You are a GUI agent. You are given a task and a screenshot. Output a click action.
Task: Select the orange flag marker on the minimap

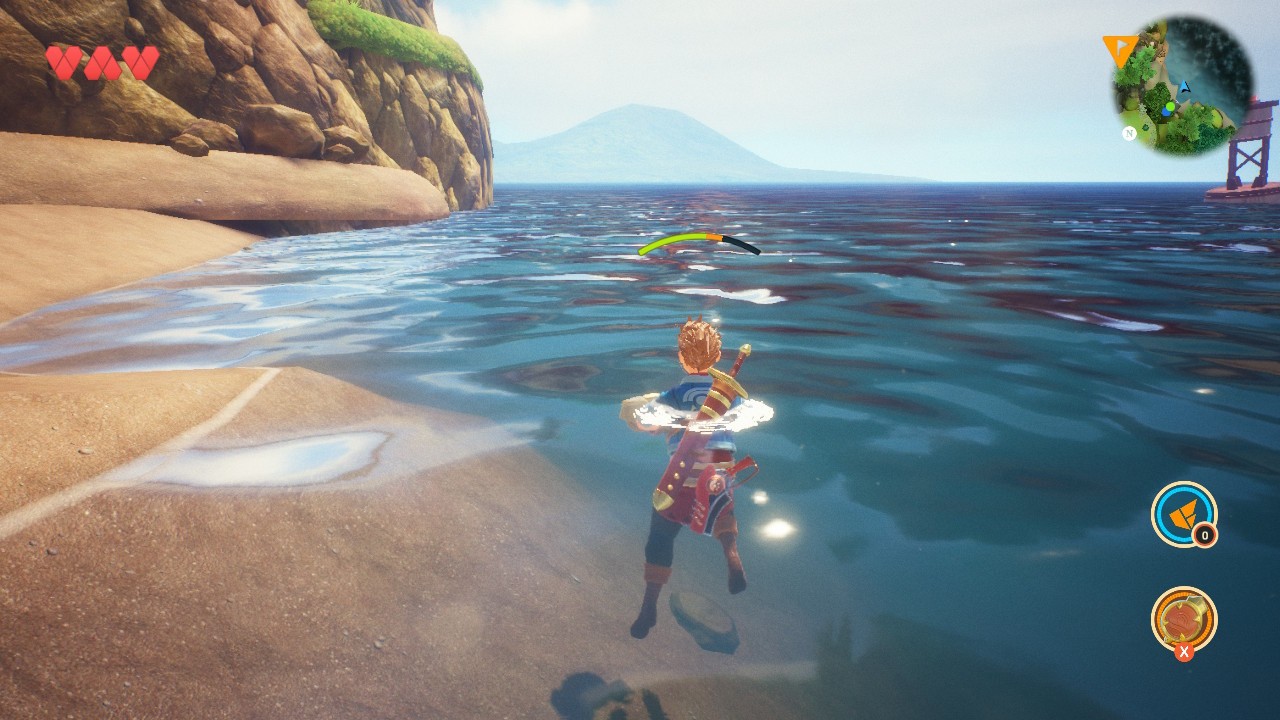coord(1116,49)
